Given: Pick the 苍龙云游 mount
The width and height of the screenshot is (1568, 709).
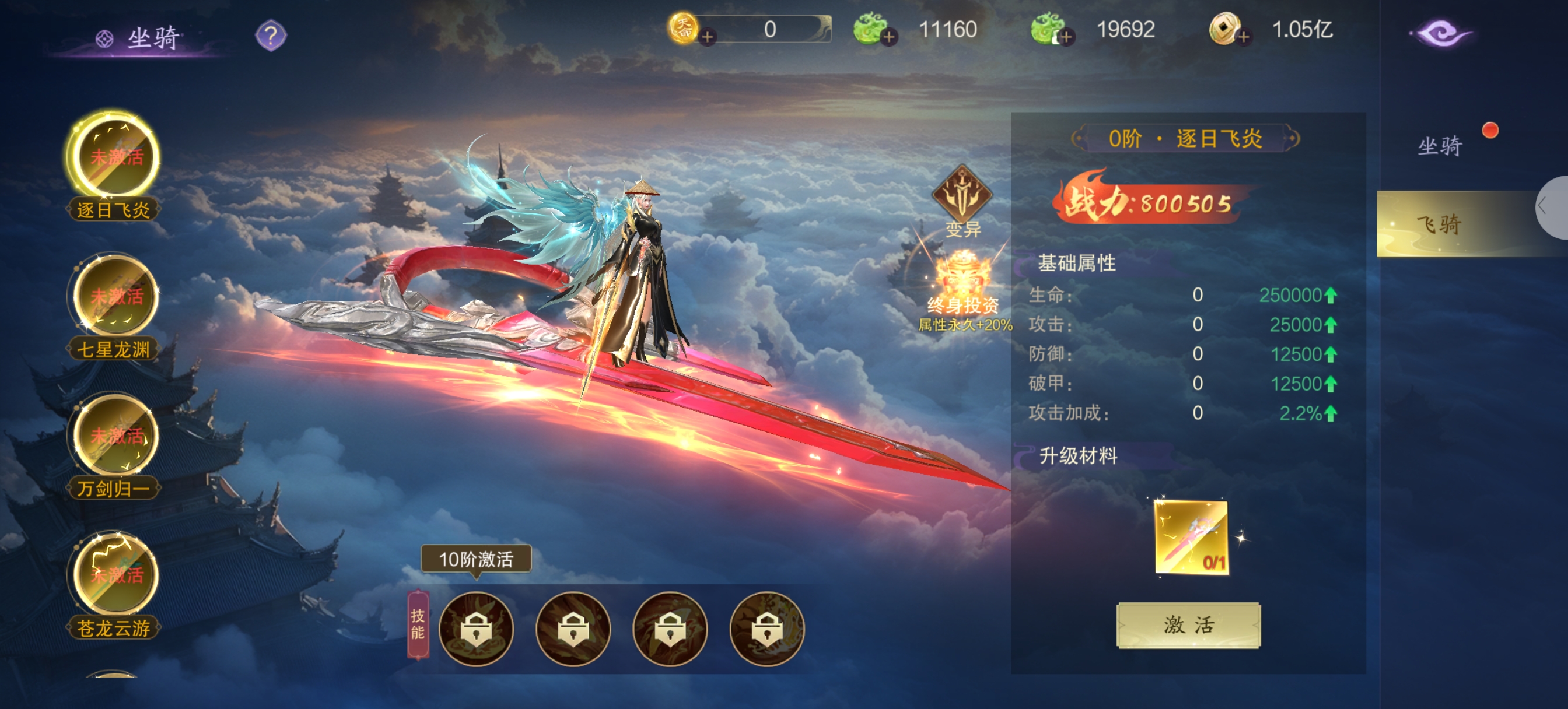Looking at the screenshot, I should pyautogui.click(x=114, y=575).
